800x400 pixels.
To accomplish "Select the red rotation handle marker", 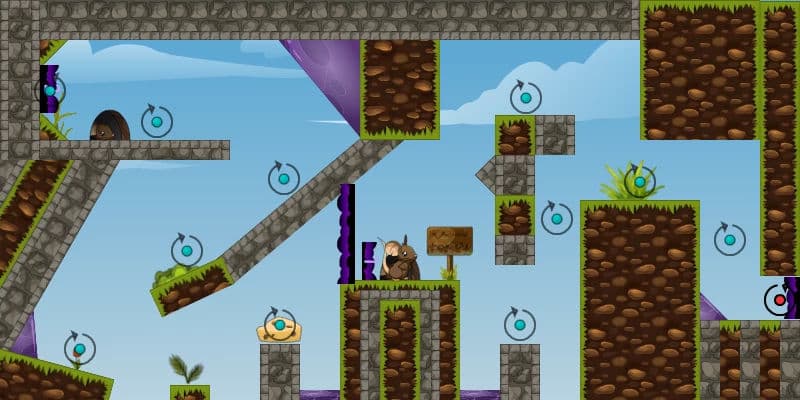I will [x=779, y=300].
